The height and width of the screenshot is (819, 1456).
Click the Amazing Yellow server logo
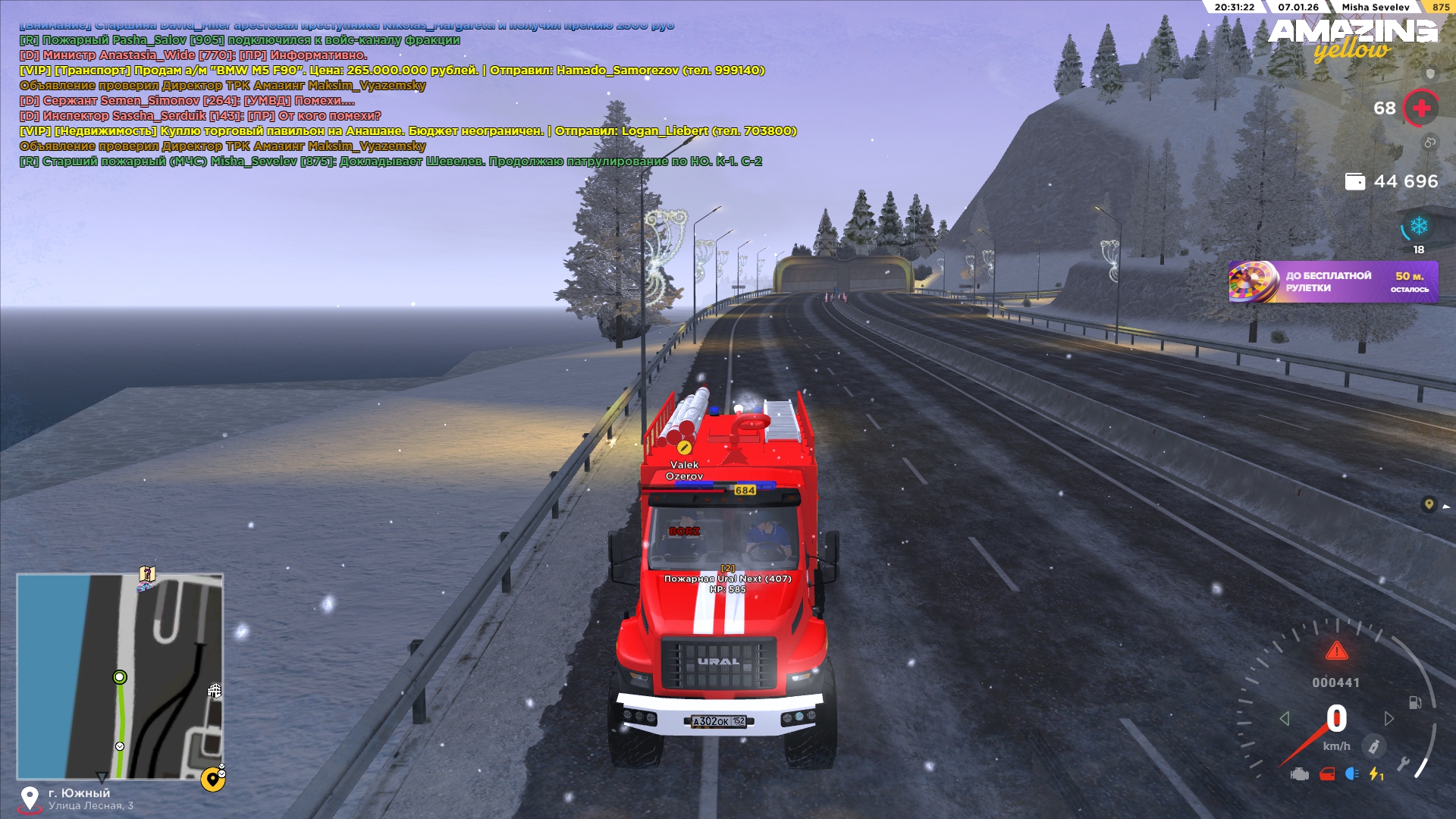coord(1352,39)
